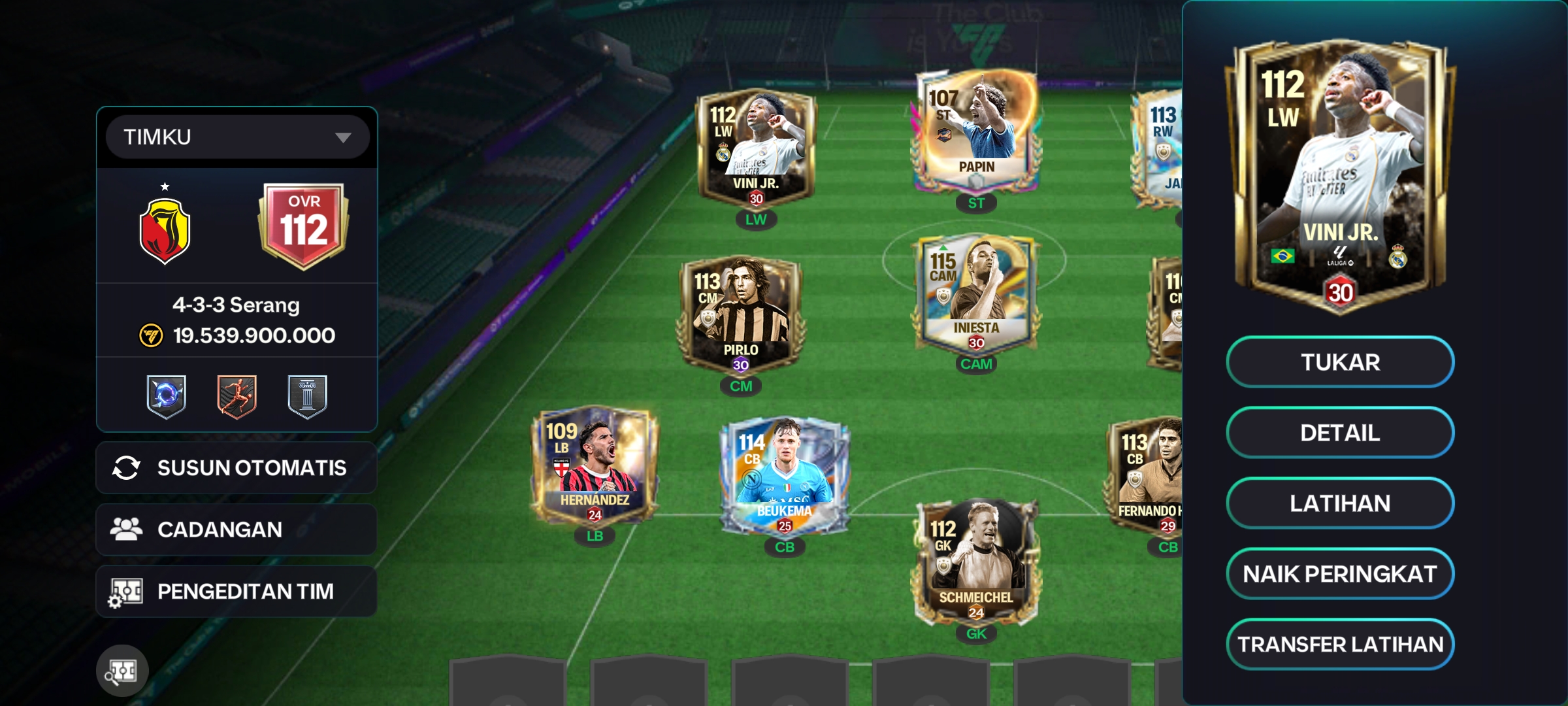
Task: Select TRANSFER LATIHAN button
Action: click(1340, 645)
